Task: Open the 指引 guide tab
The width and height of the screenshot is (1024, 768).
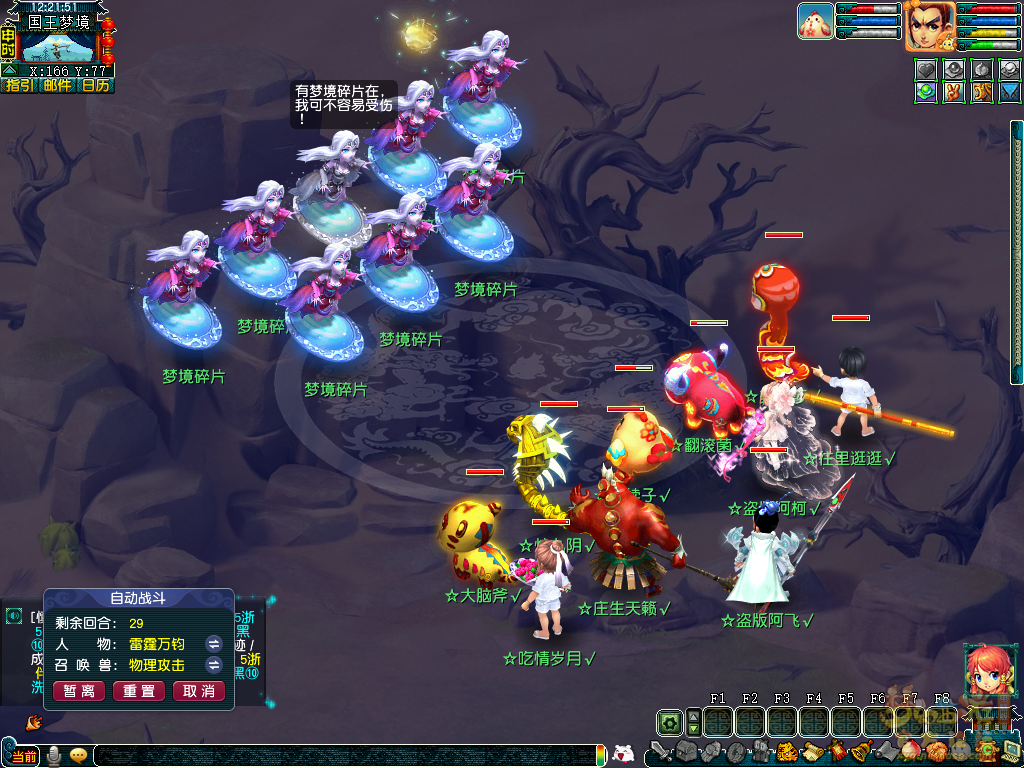Action: tap(19, 86)
